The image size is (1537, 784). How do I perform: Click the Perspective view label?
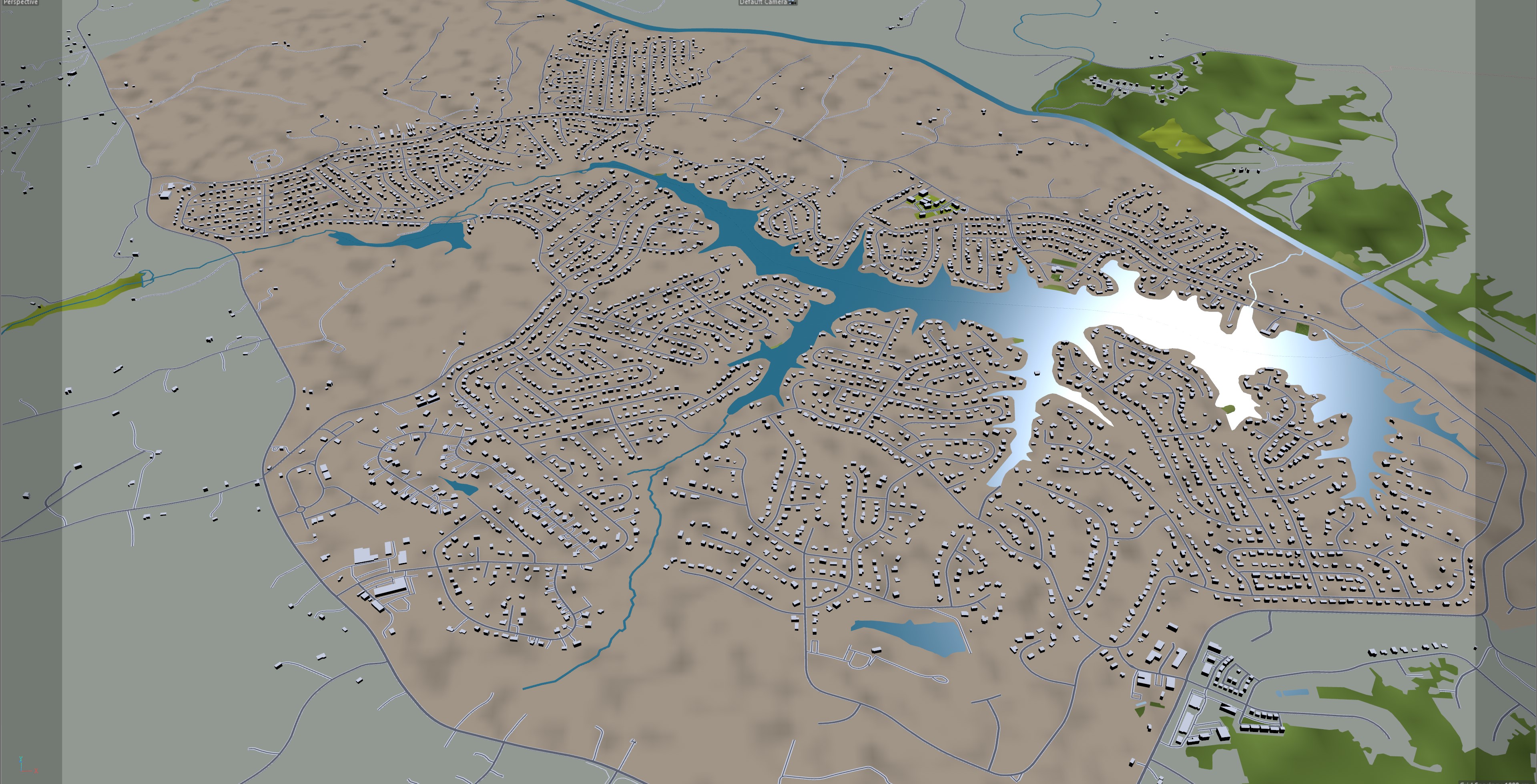pyautogui.click(x=20, y=3)
